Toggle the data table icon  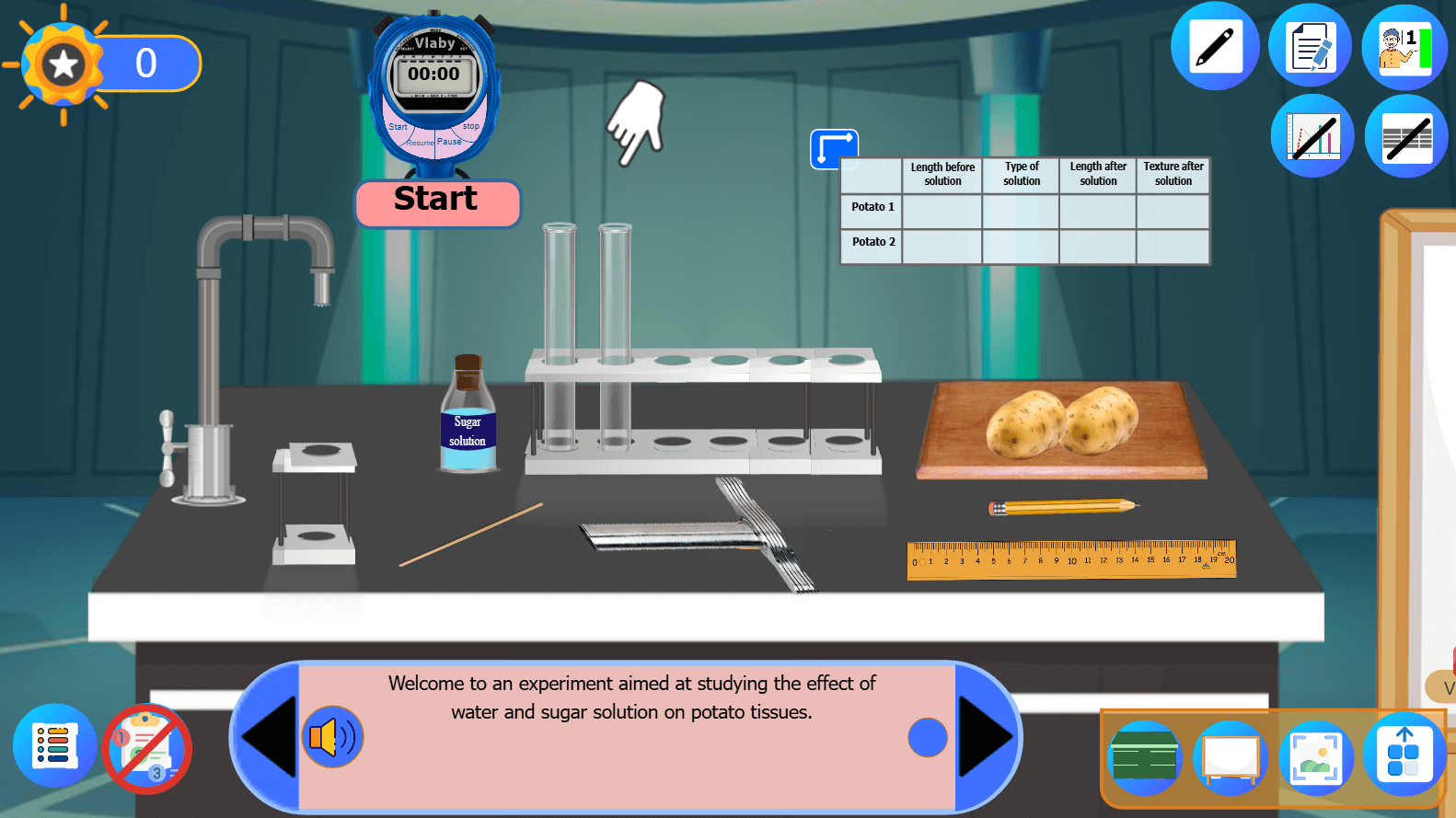1405,137
